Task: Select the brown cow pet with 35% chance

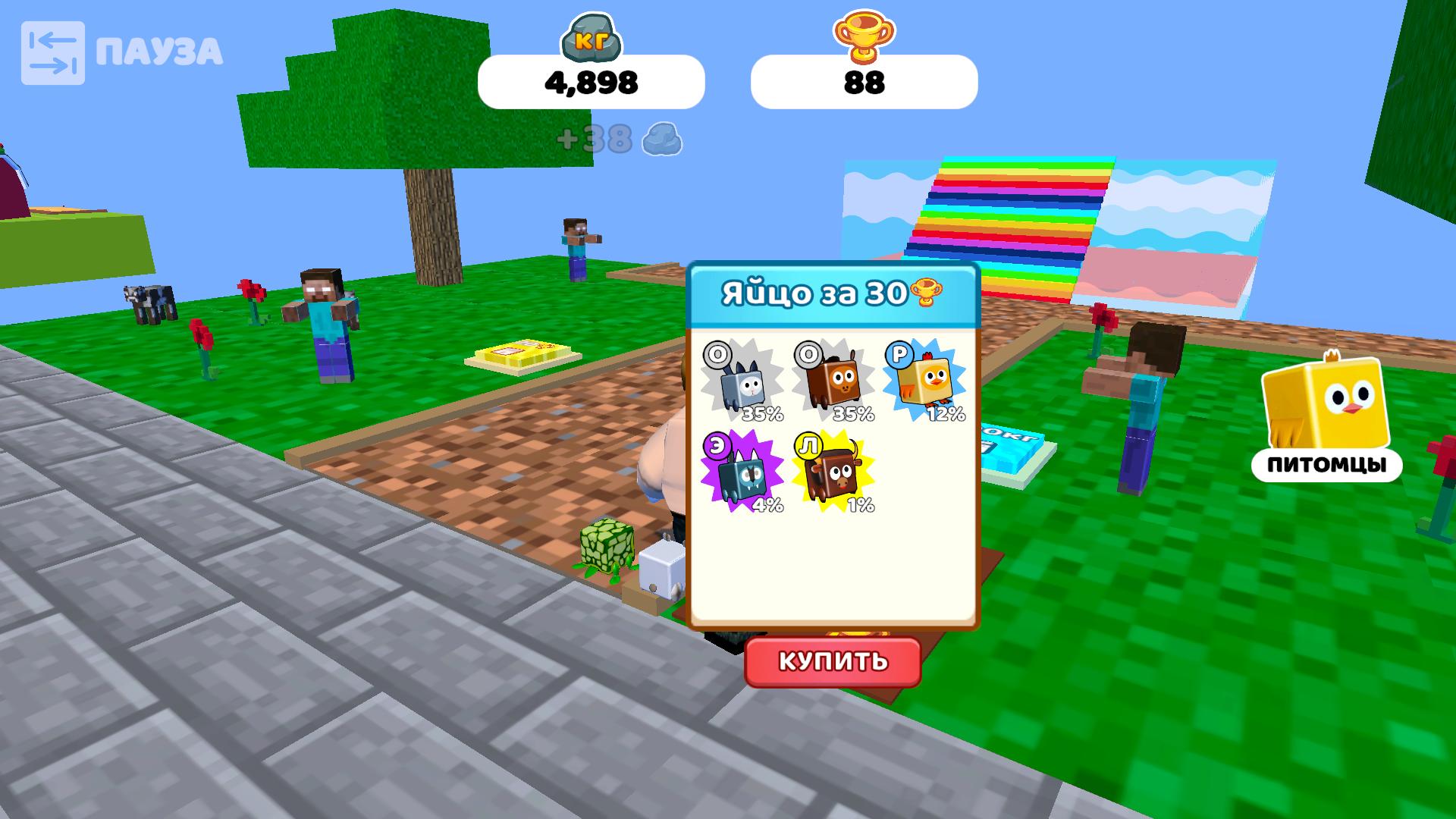Action: (834, 383)
